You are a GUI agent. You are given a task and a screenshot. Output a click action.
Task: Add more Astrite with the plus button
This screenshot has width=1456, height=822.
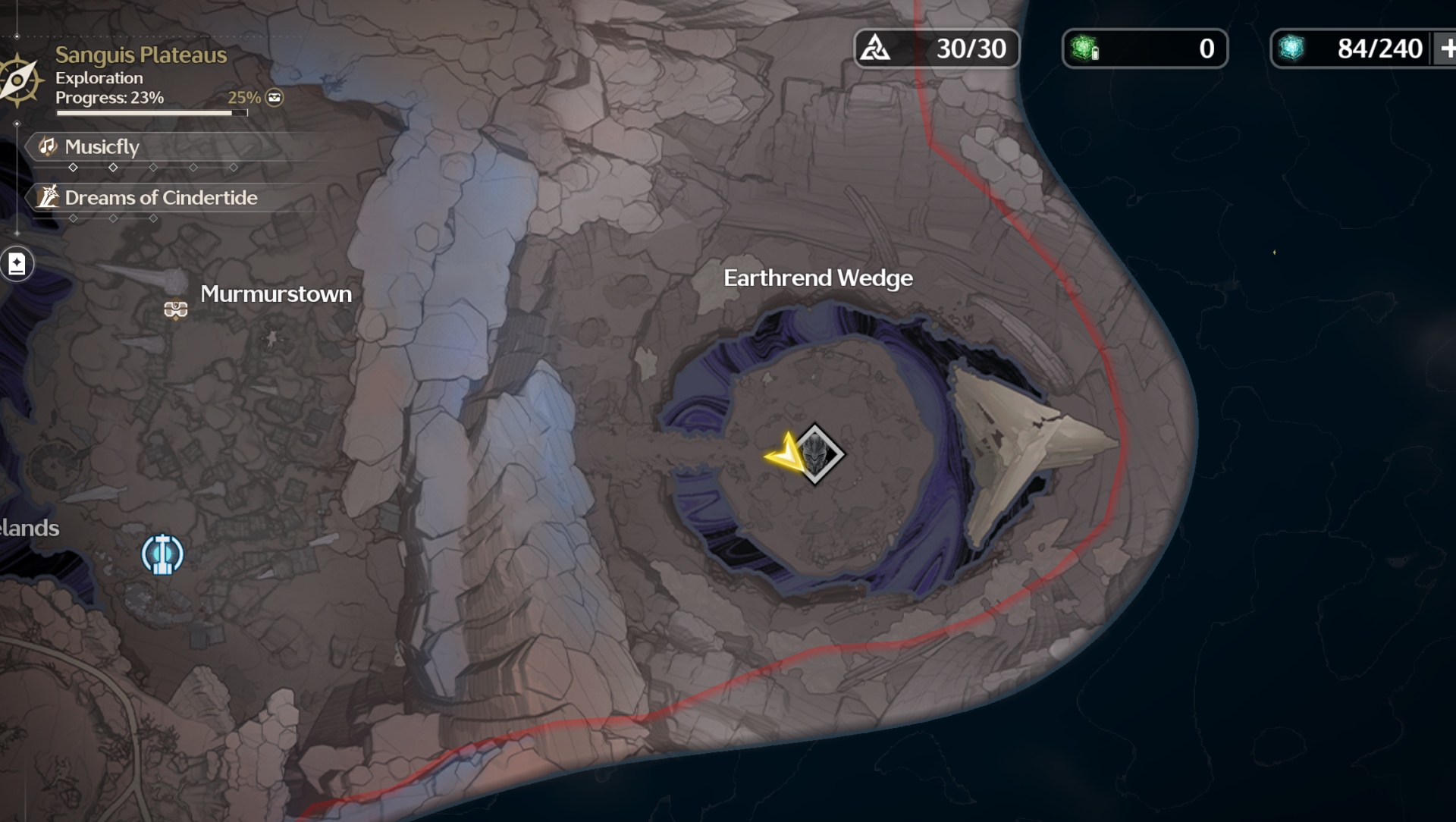click(1447, 49)
